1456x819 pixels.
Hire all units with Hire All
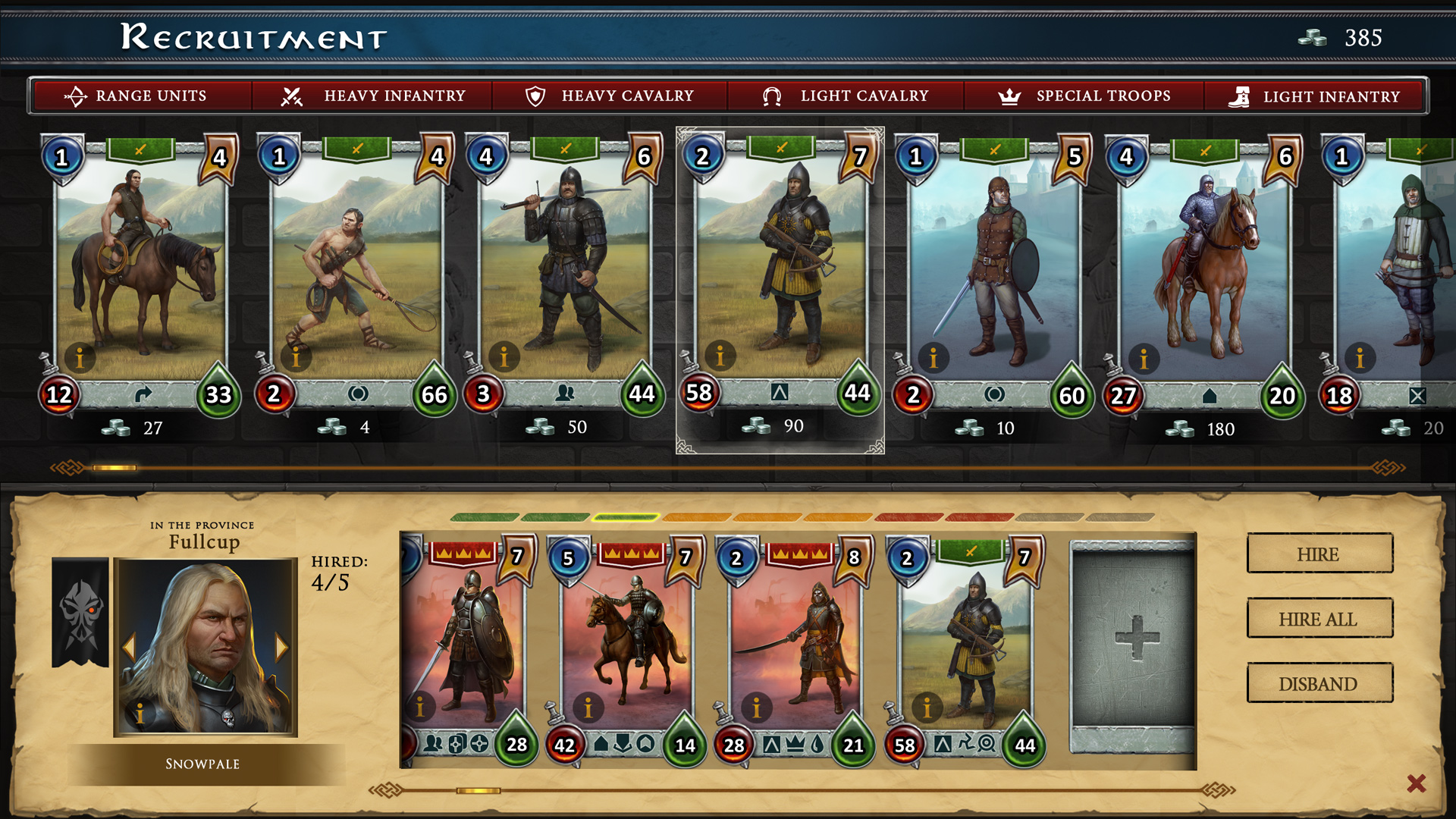point(1319,619)
